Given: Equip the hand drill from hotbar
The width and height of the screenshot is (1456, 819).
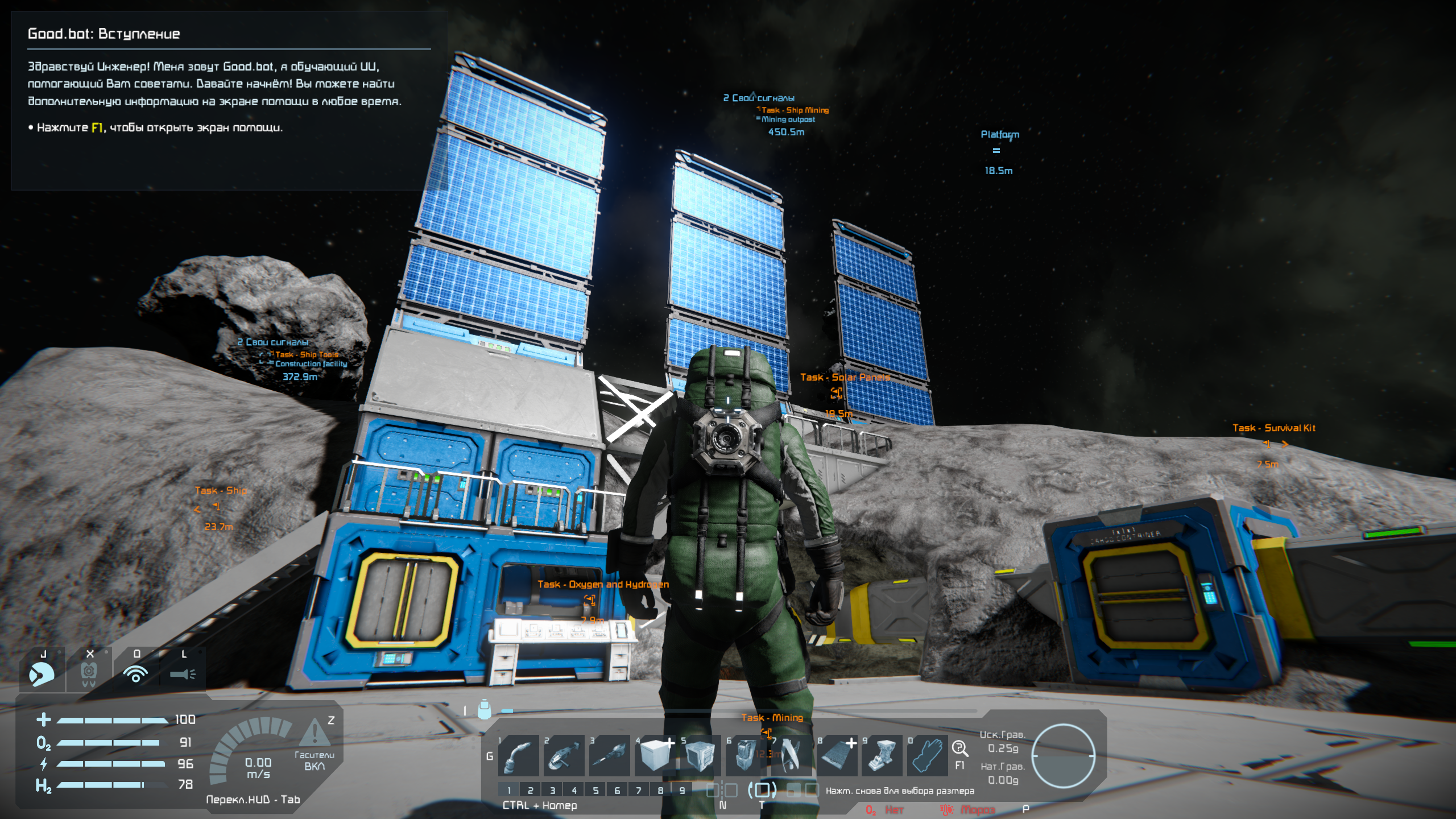Looking at the screenshot, I should click(609, 755).
